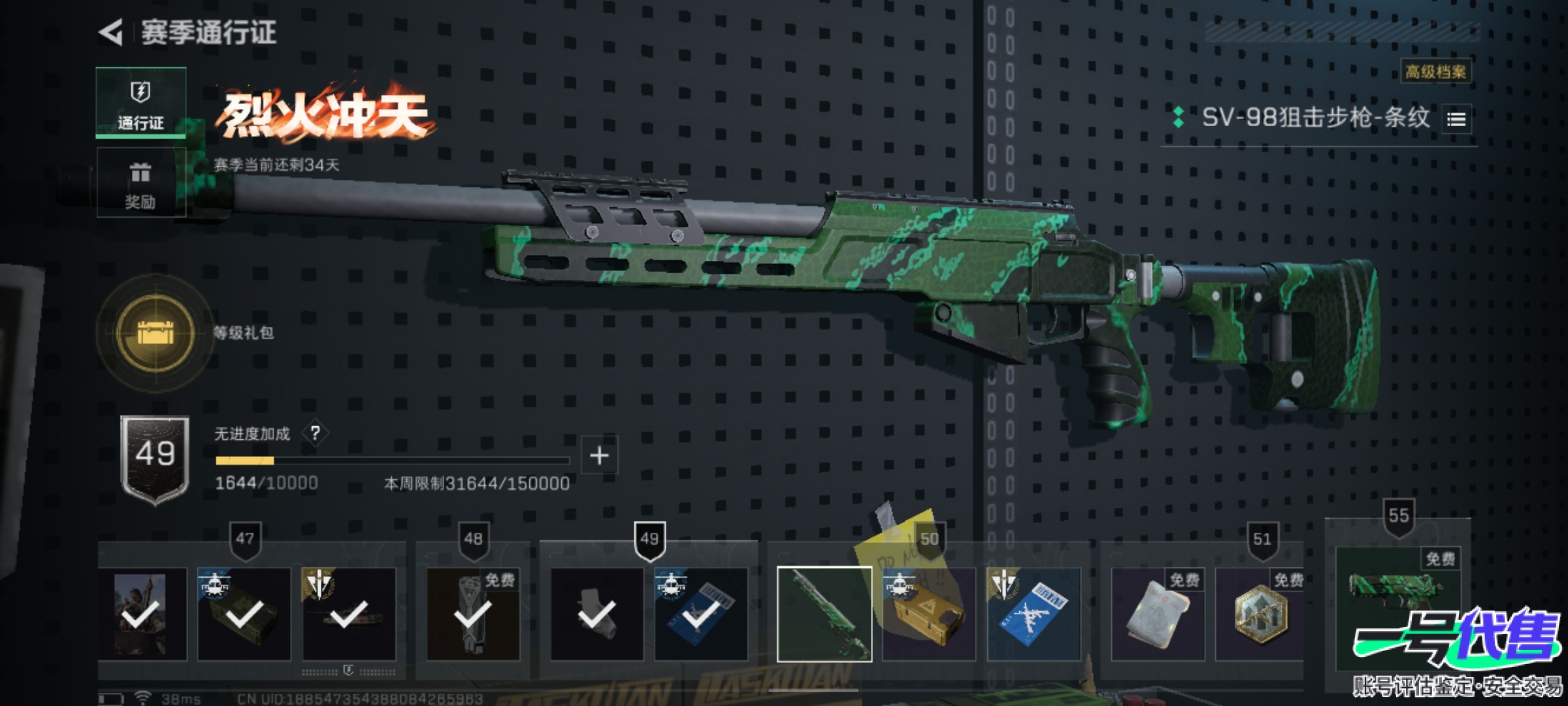
Task: Click the plus button beside the progress bar
Action: pyautogui.click(x=599, y=456)
